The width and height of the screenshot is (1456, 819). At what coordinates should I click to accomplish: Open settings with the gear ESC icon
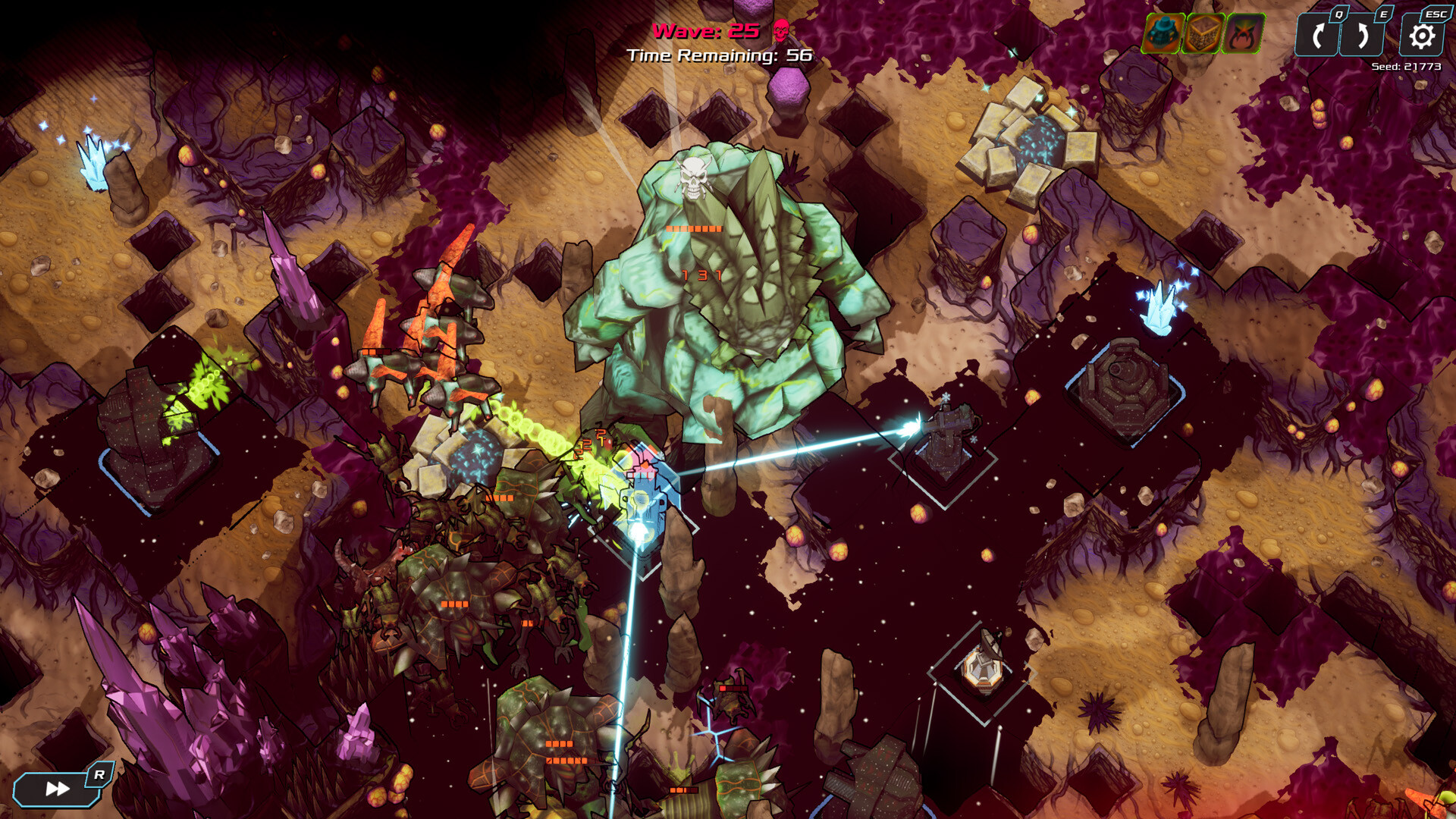1421,35
